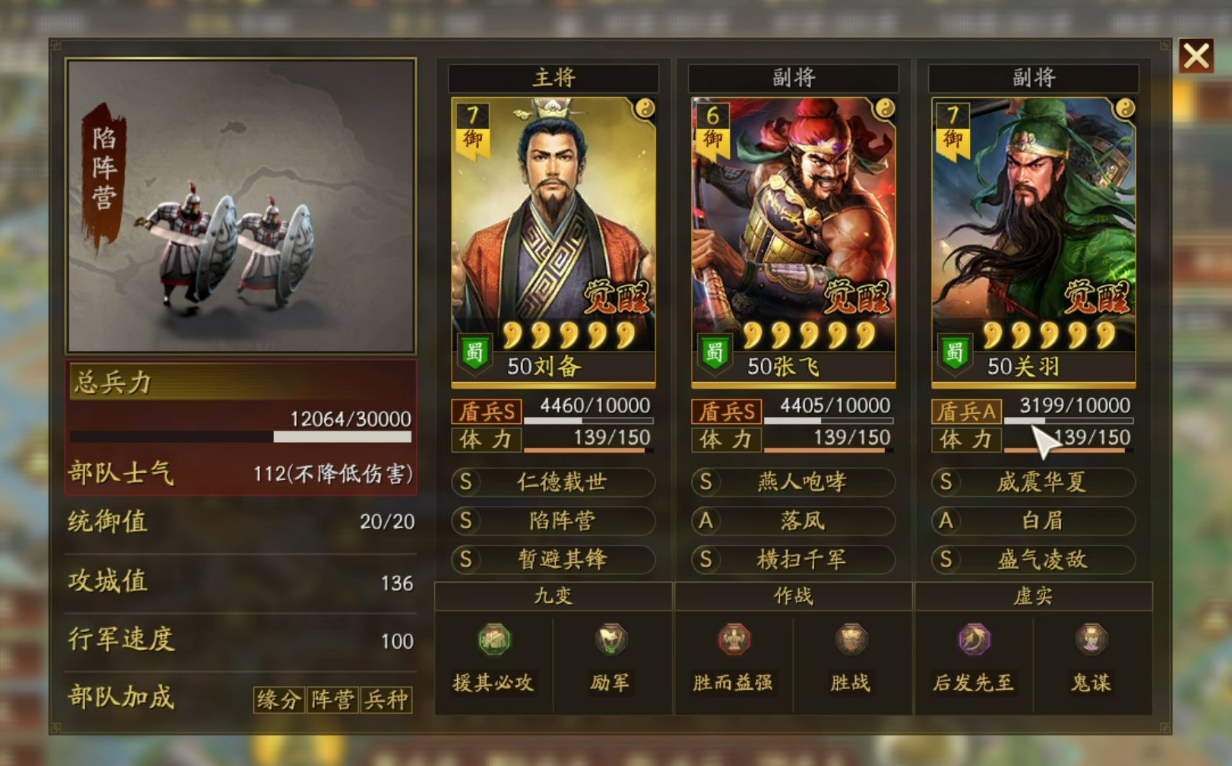Select the 落凤 skill

[x=794, y=521]
